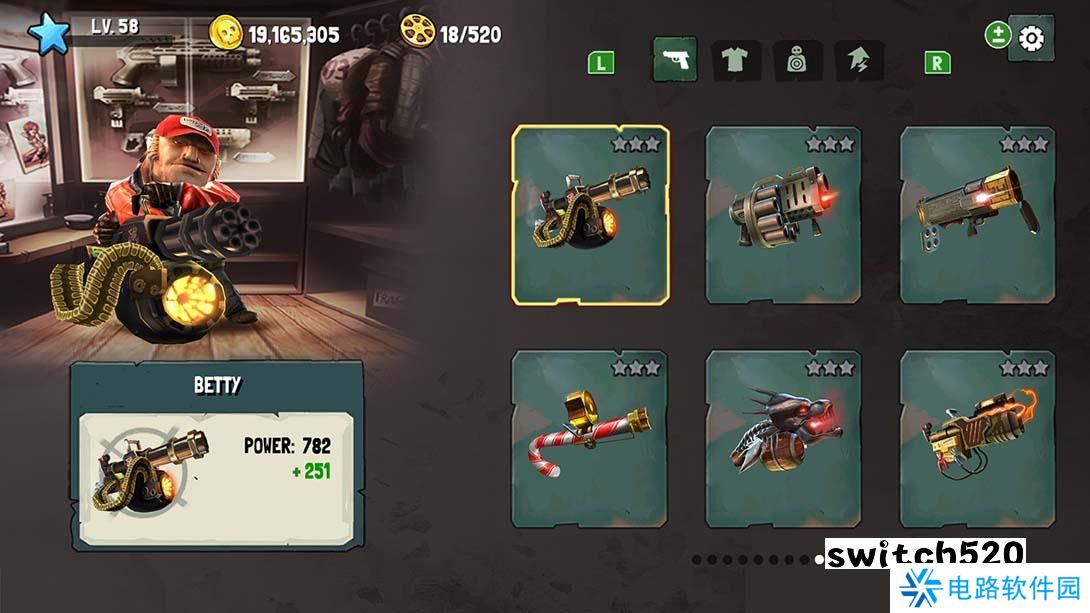1090x613 pixels.
Task: Switch to the weapons pistol tab
Action: tap(675, 61)
